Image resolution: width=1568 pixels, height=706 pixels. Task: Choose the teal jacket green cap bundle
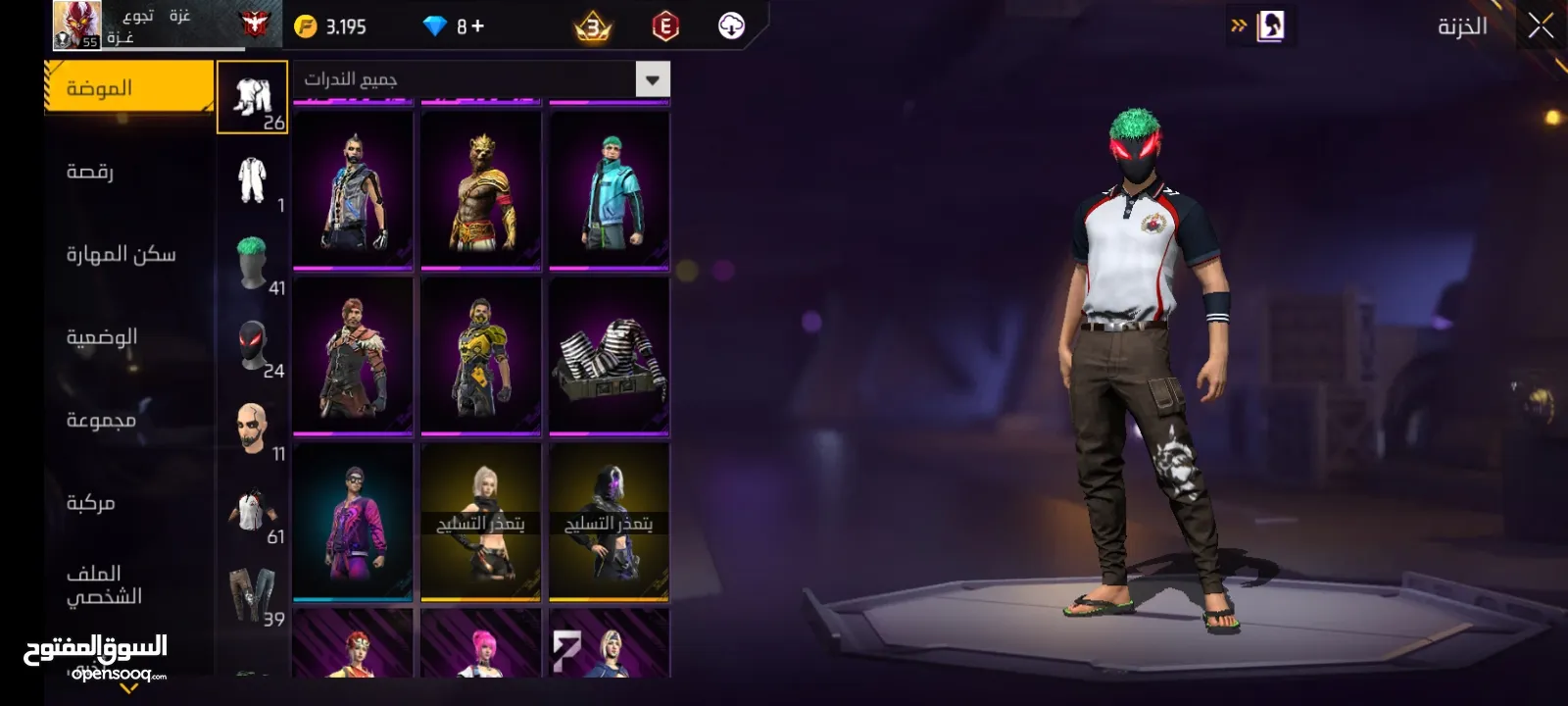[609, 189]
